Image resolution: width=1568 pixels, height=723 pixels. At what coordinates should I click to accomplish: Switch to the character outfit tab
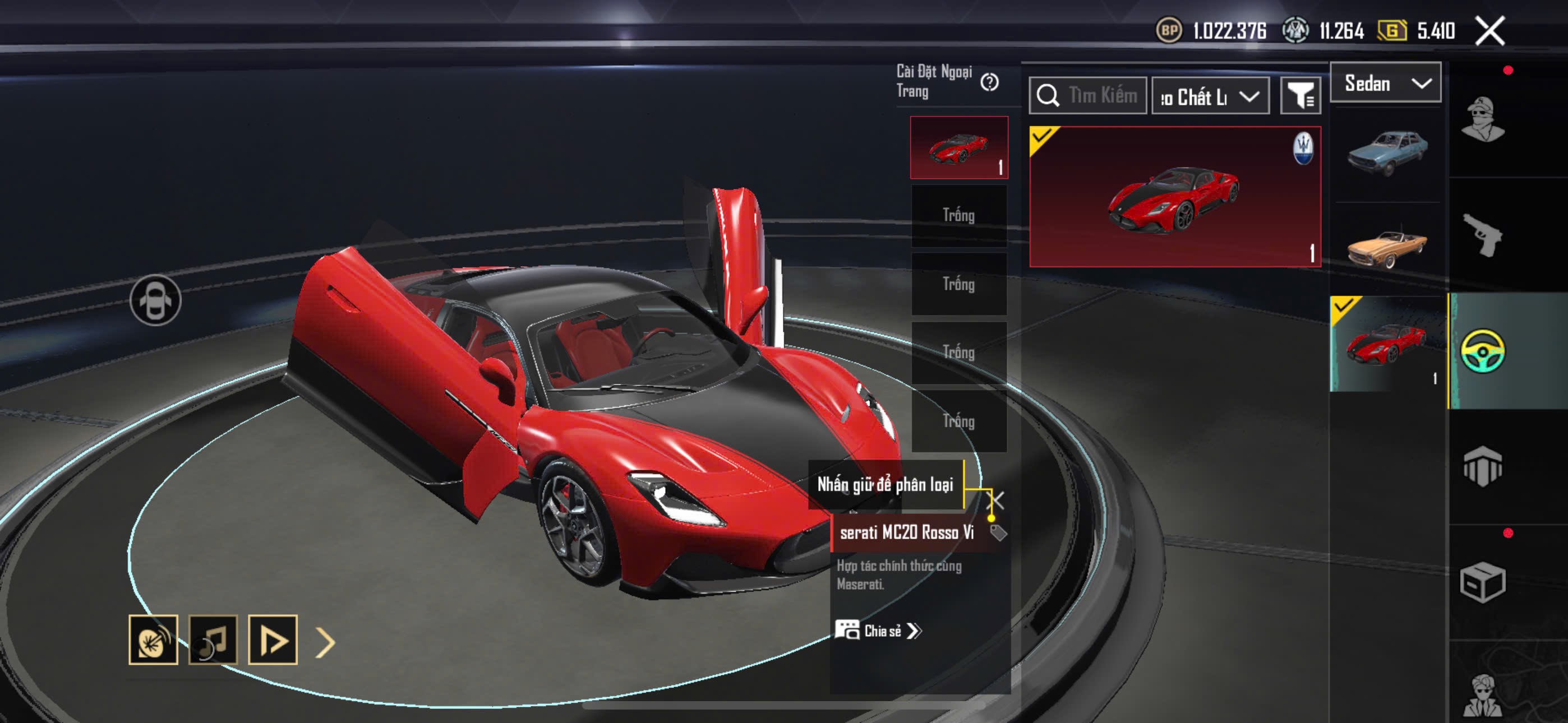[1483, 119]
